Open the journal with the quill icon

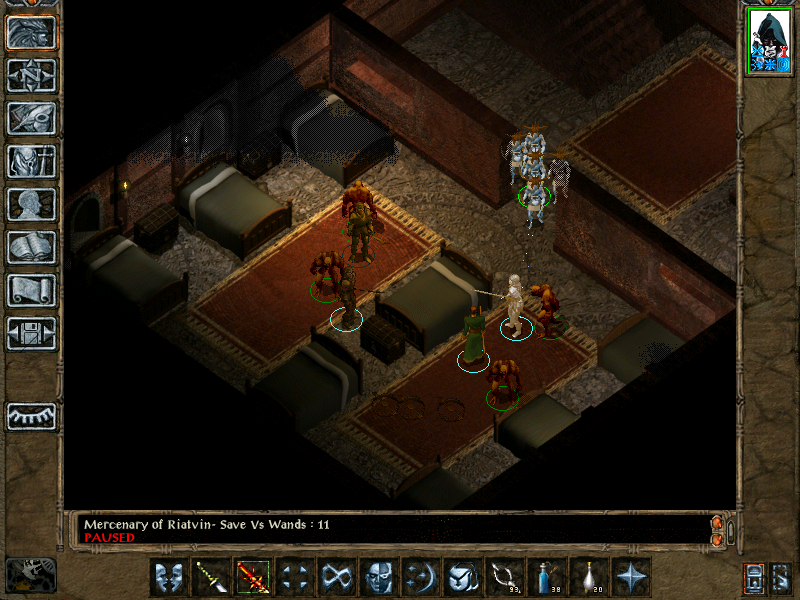pyautogui.click(x=31, y=119)
